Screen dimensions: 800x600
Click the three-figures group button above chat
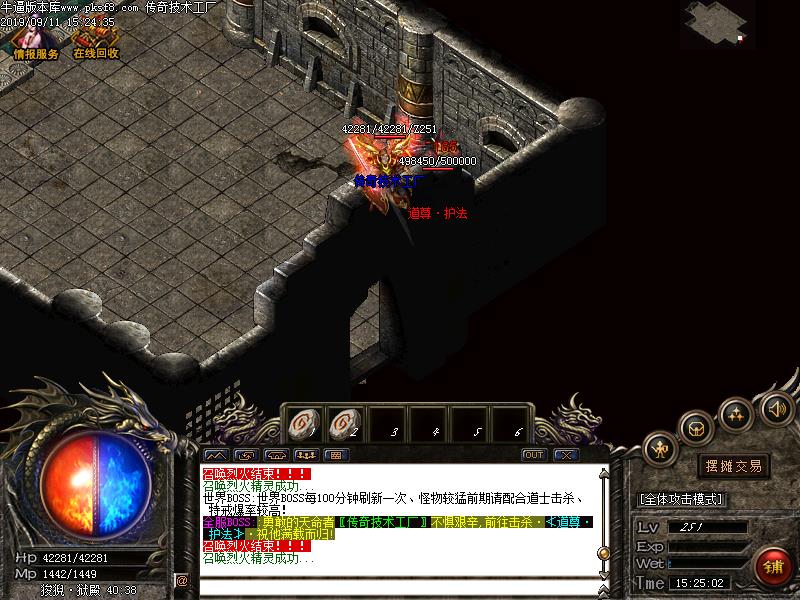305,455
